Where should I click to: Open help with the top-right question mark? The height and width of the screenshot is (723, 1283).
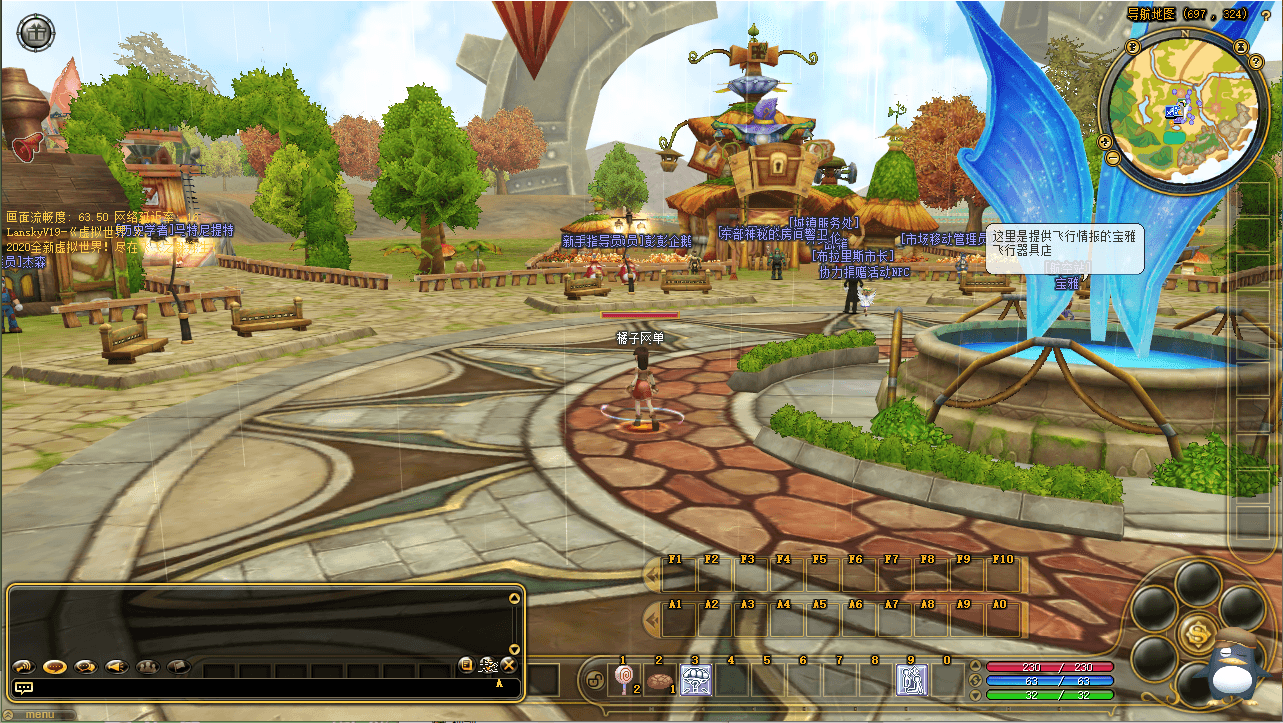pyautogui.click(x=1266, y=15)
